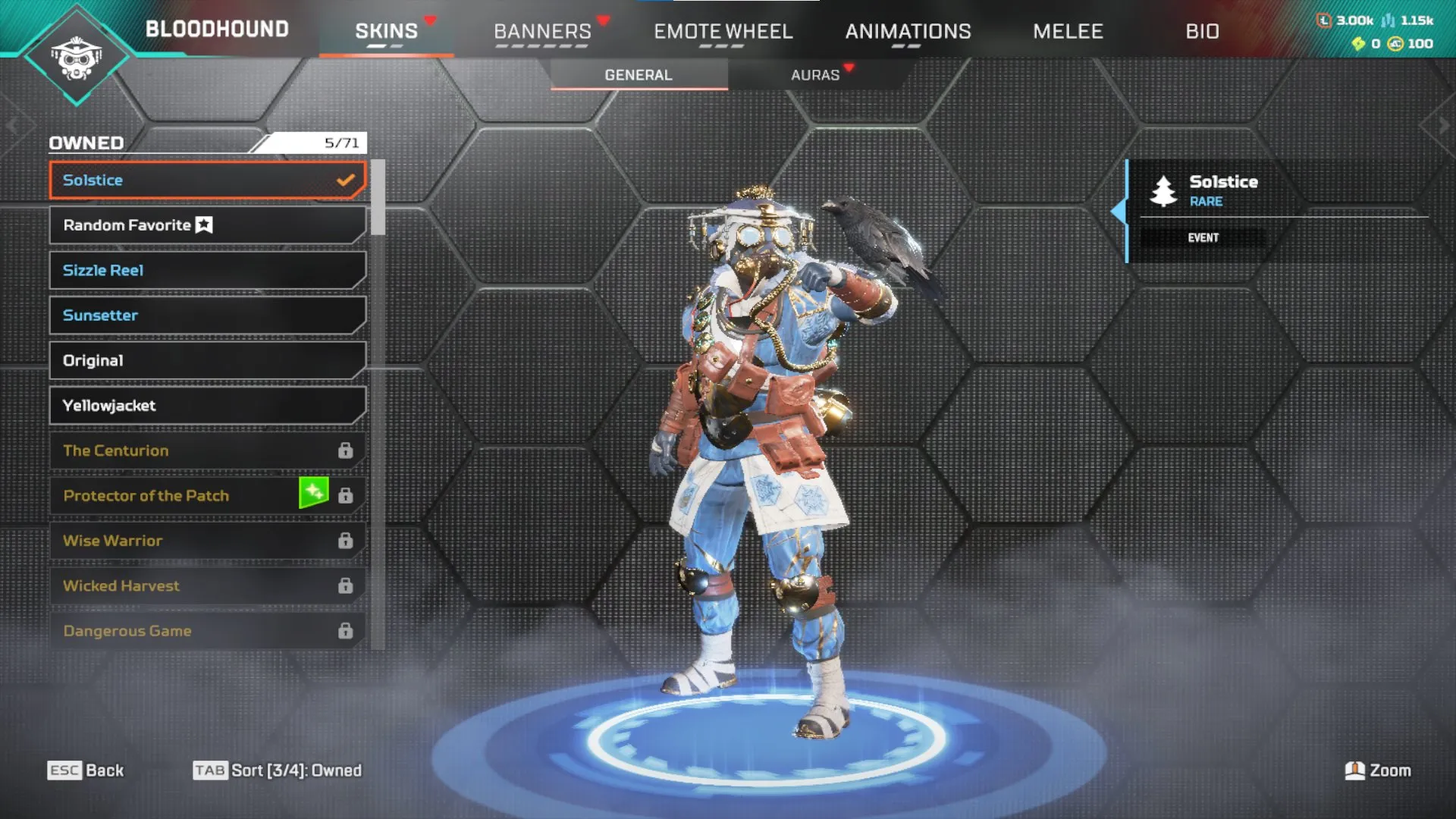Open the EMOTE WHEEL tab
The width and height of the screenshot is (1456, 819).
(x=723, y=32)
